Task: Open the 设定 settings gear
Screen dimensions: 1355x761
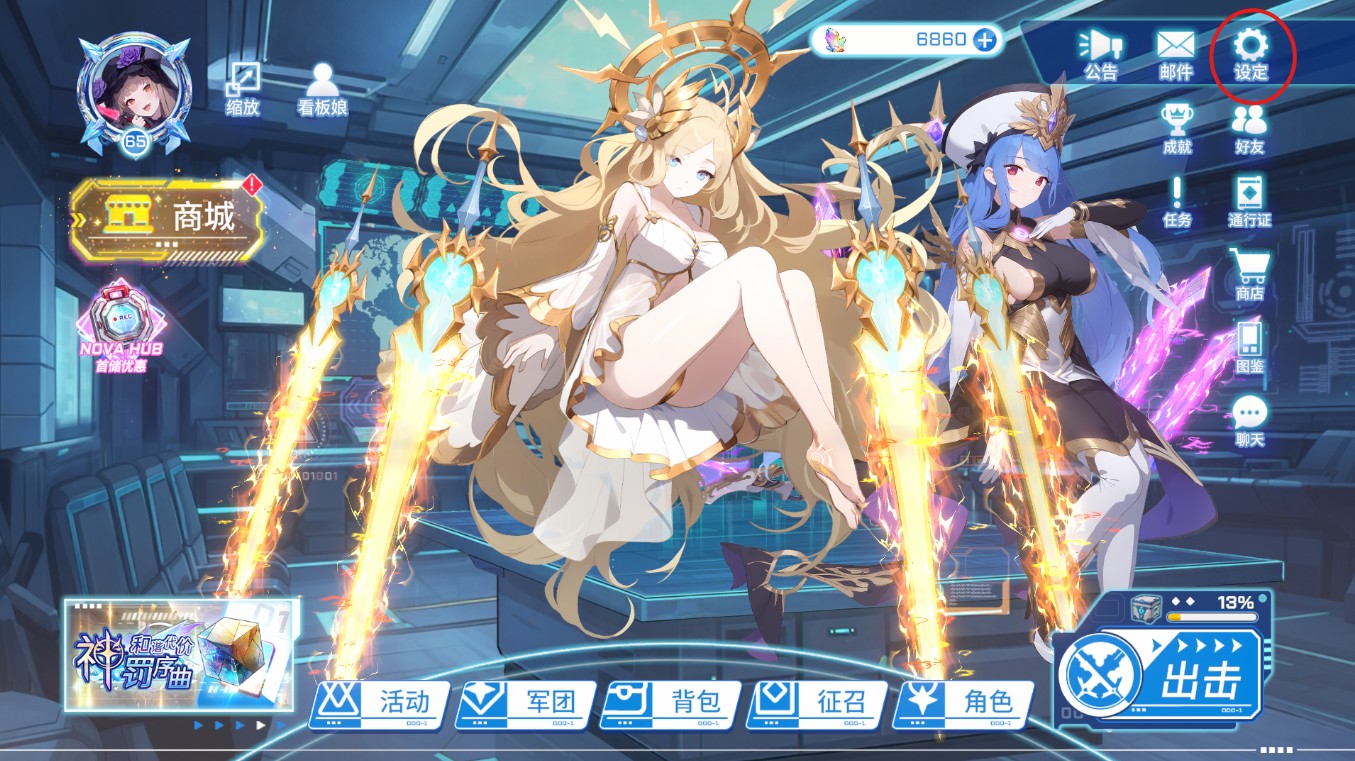Action: coord(1250,54)
